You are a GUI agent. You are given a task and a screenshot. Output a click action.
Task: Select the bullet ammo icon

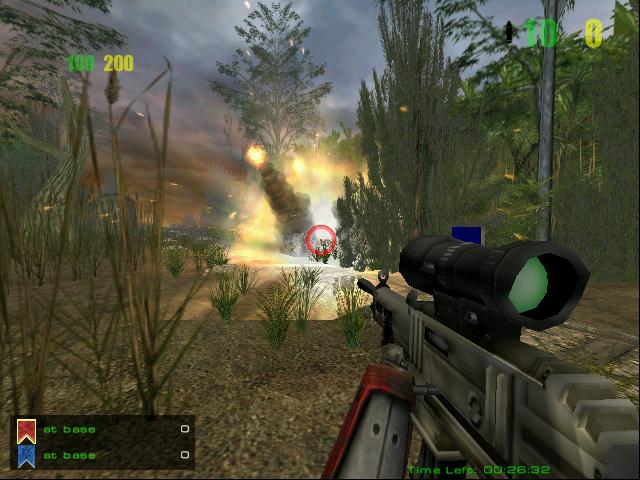[509, 33]
